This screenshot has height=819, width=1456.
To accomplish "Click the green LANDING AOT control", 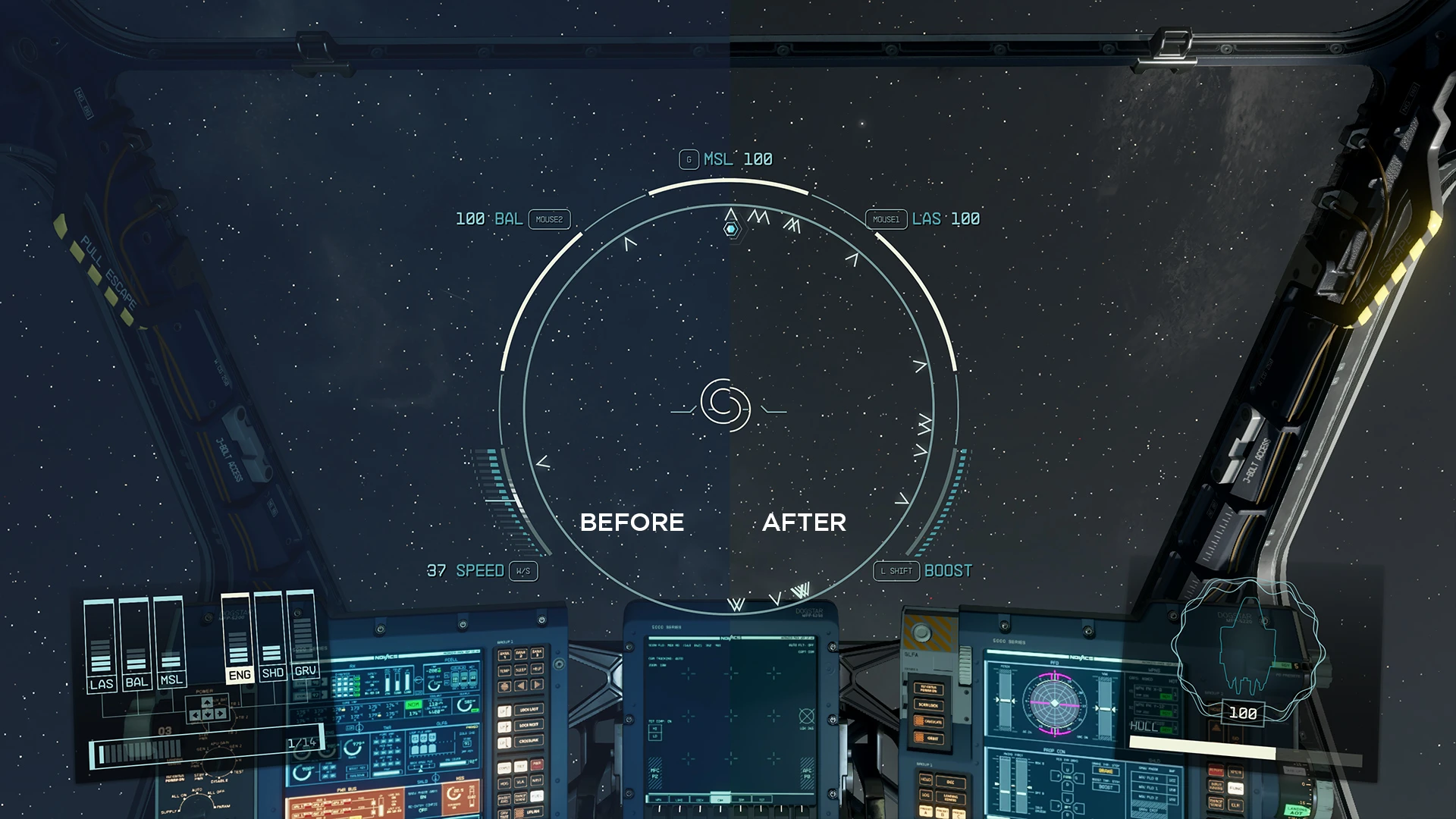I will point(1297,811).
